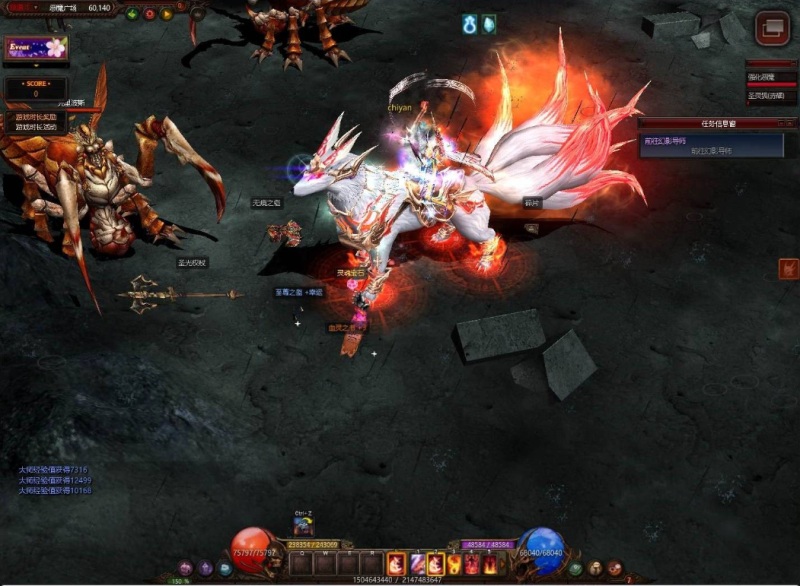Expand the small arrow below Event banner

35,67
